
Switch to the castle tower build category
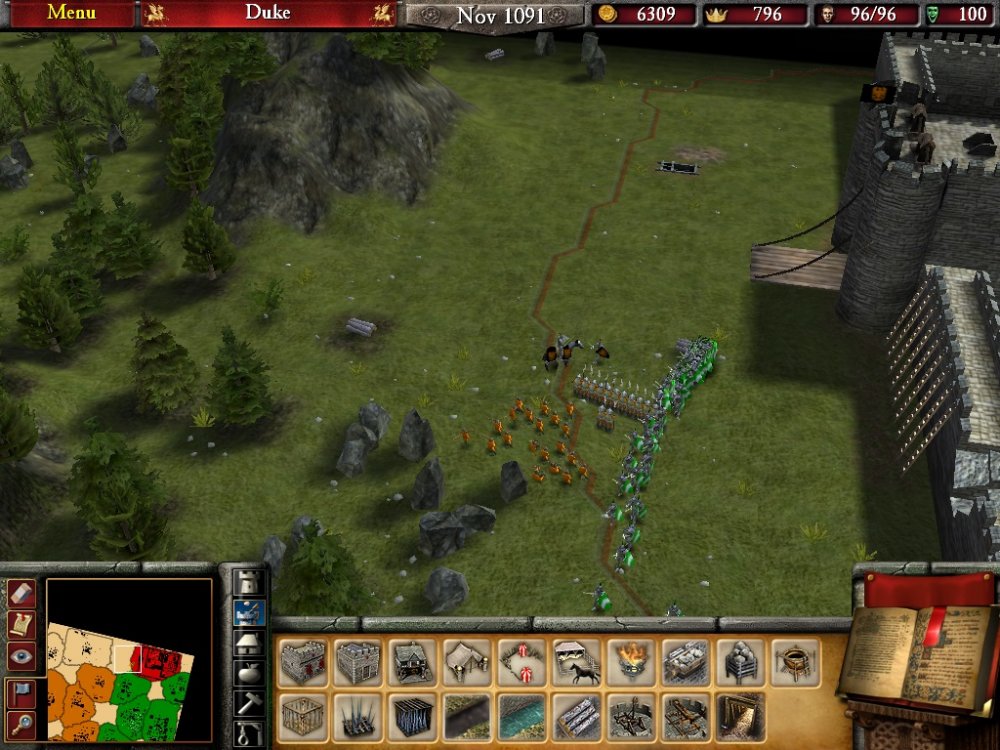(x=248, y=582)
